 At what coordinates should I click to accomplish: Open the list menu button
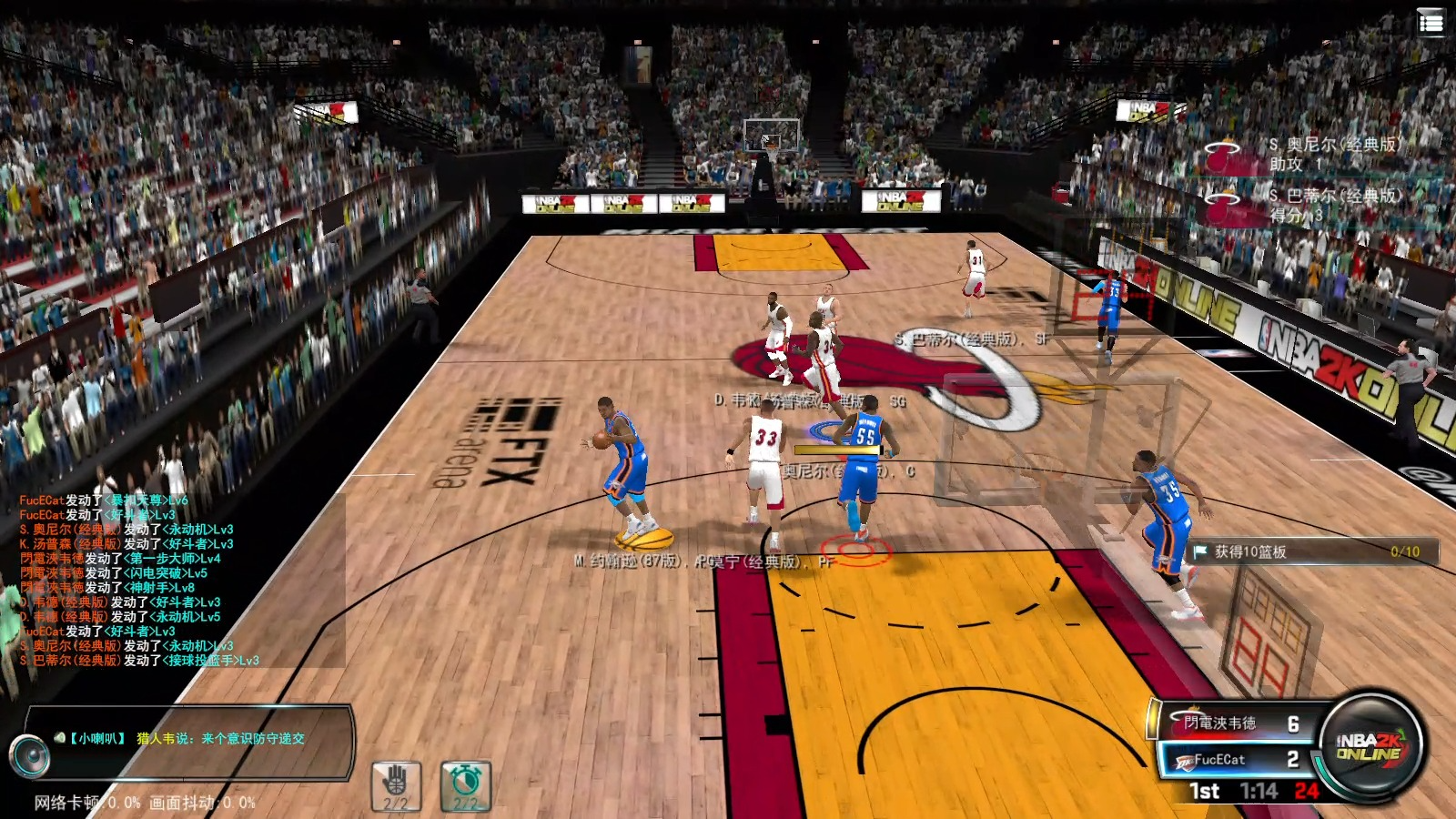pyautogui.click(x=1431, y=23)
